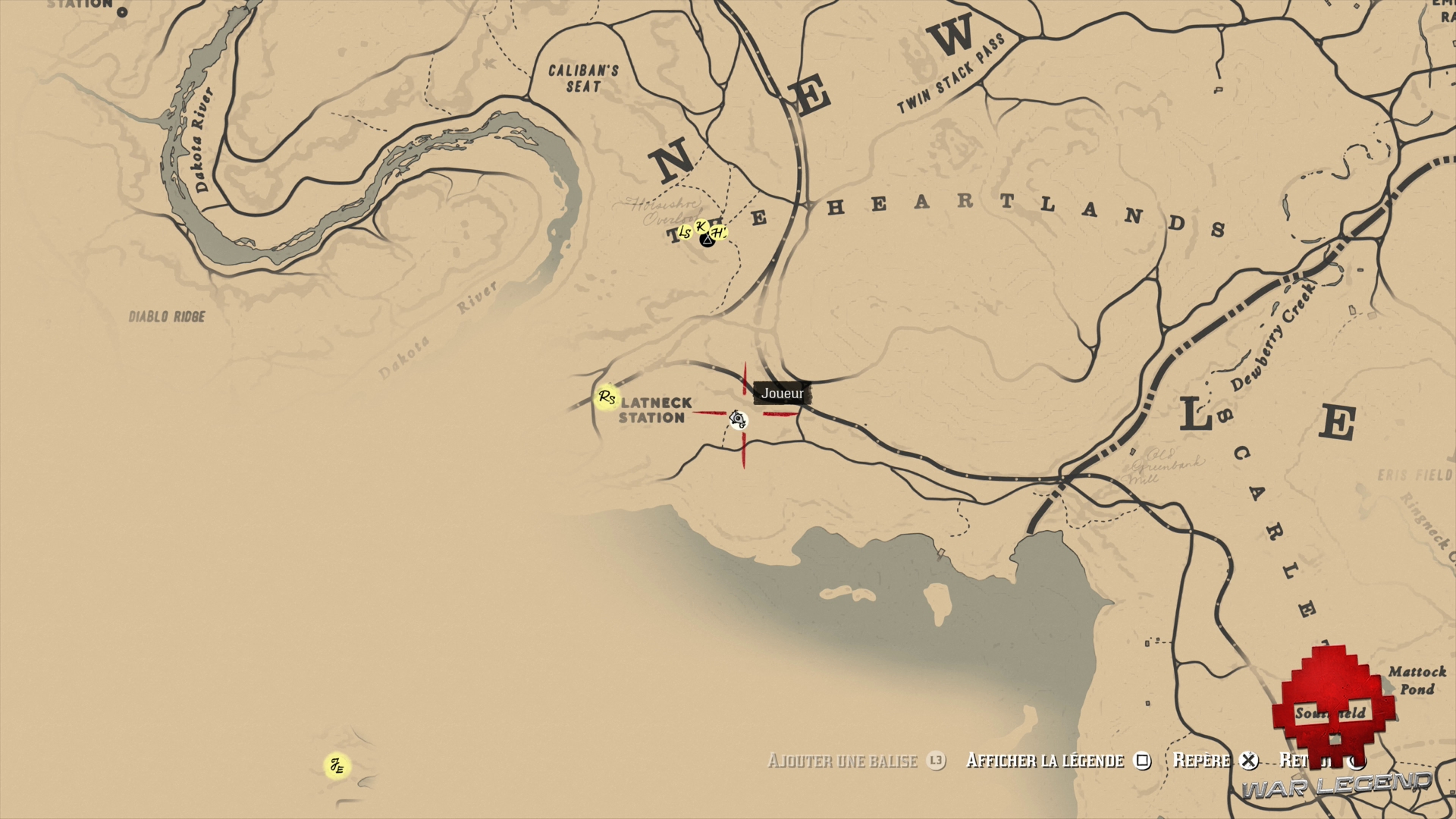Viewport: 1456px width, 819px height.
Task: Select the "H" mission marker on the map
Action: click(718, 232)
